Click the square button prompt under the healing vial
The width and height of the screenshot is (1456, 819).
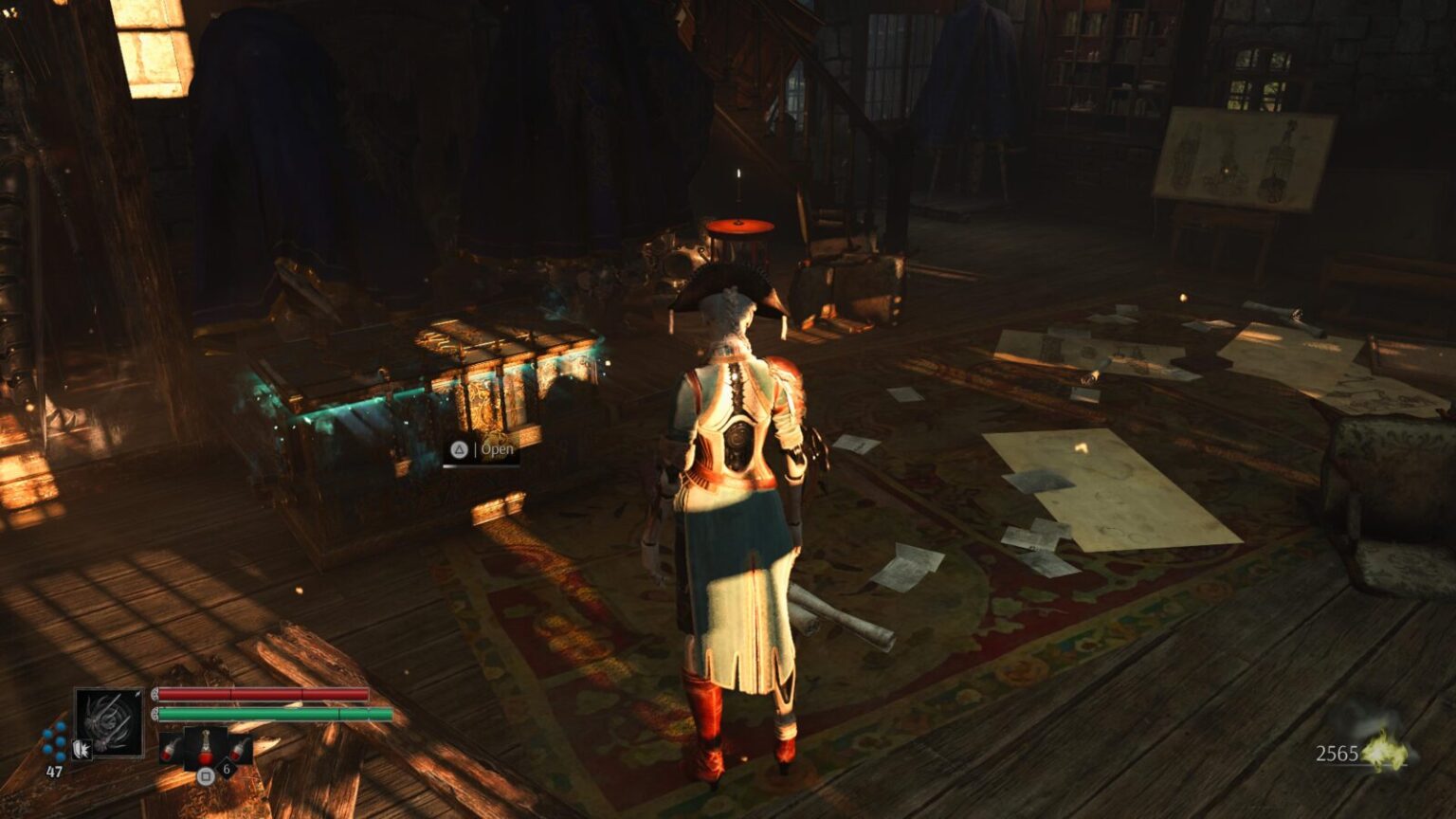206,774
